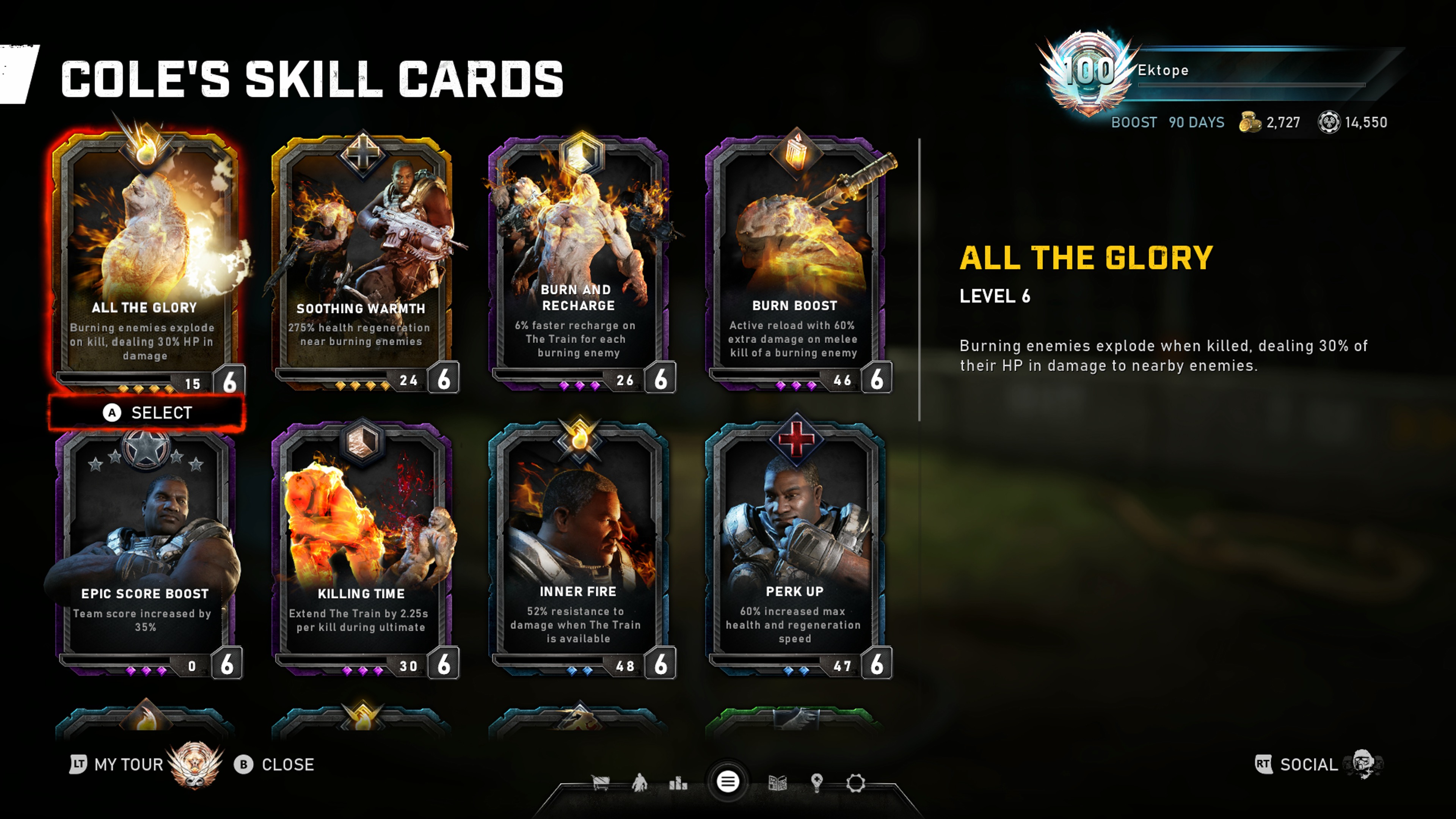This screenshot has height=819, width=1456.
Task: Open the character customization figure icon
Action: (639, 783)
